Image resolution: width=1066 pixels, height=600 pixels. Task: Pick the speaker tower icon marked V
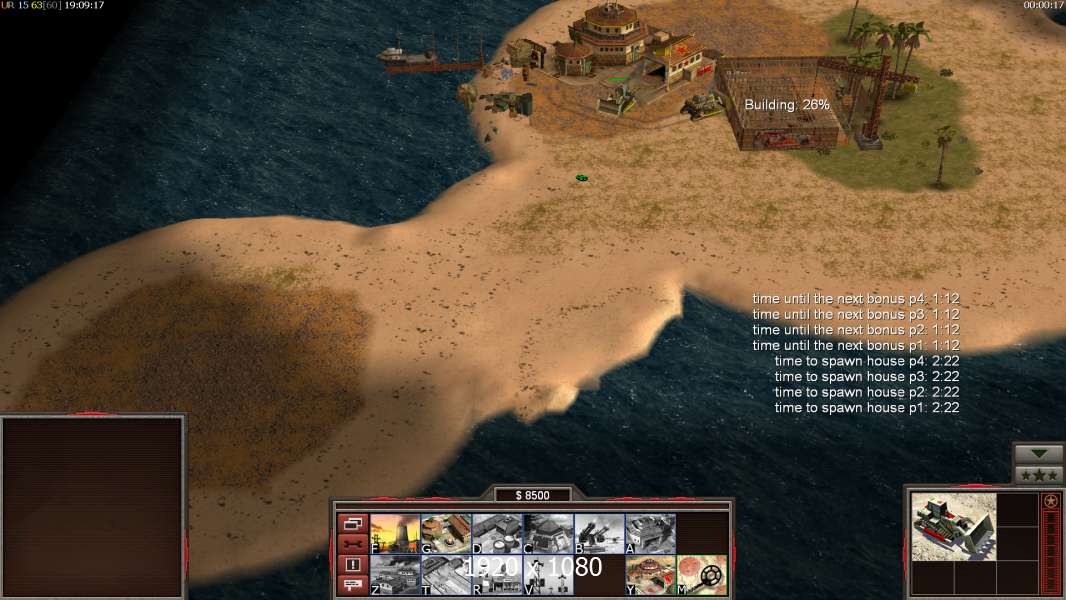tap(548, 575)
